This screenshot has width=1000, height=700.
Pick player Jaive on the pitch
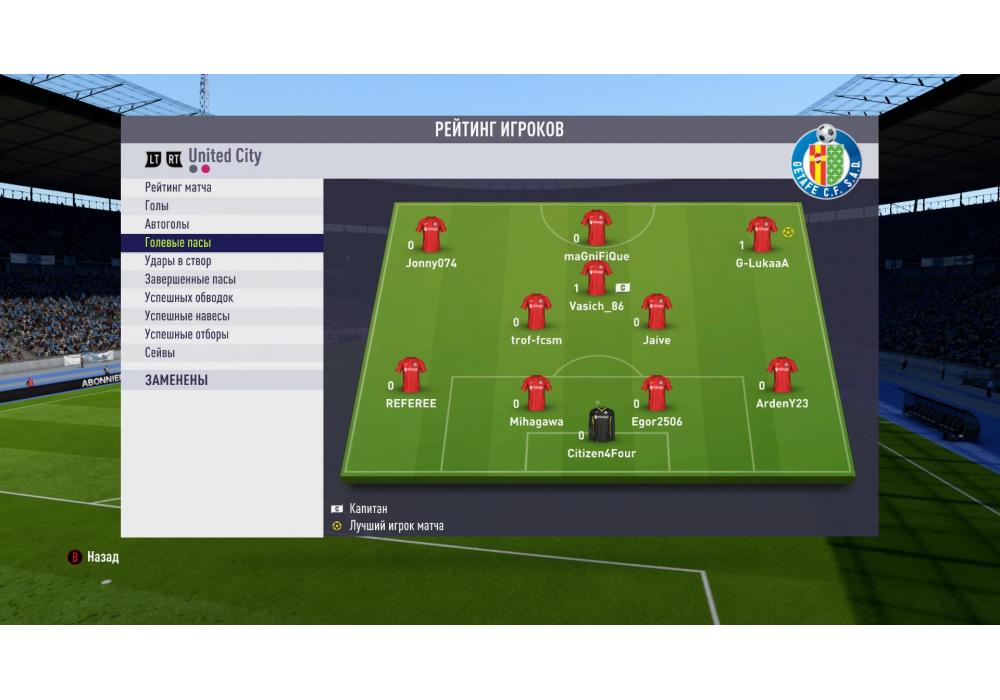(657, 312)
